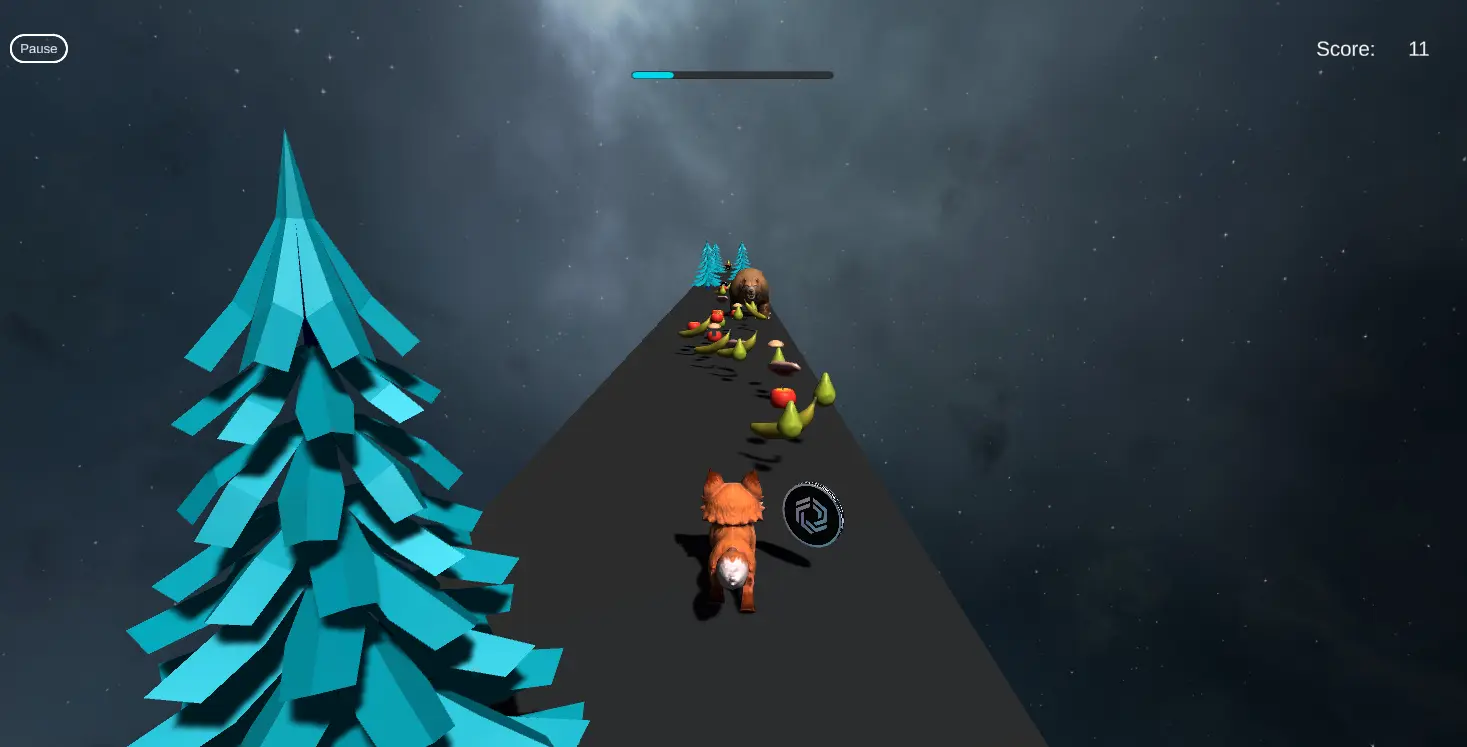Click the score value showing 11
The image size is (1467, 747).
[1418, 48]
